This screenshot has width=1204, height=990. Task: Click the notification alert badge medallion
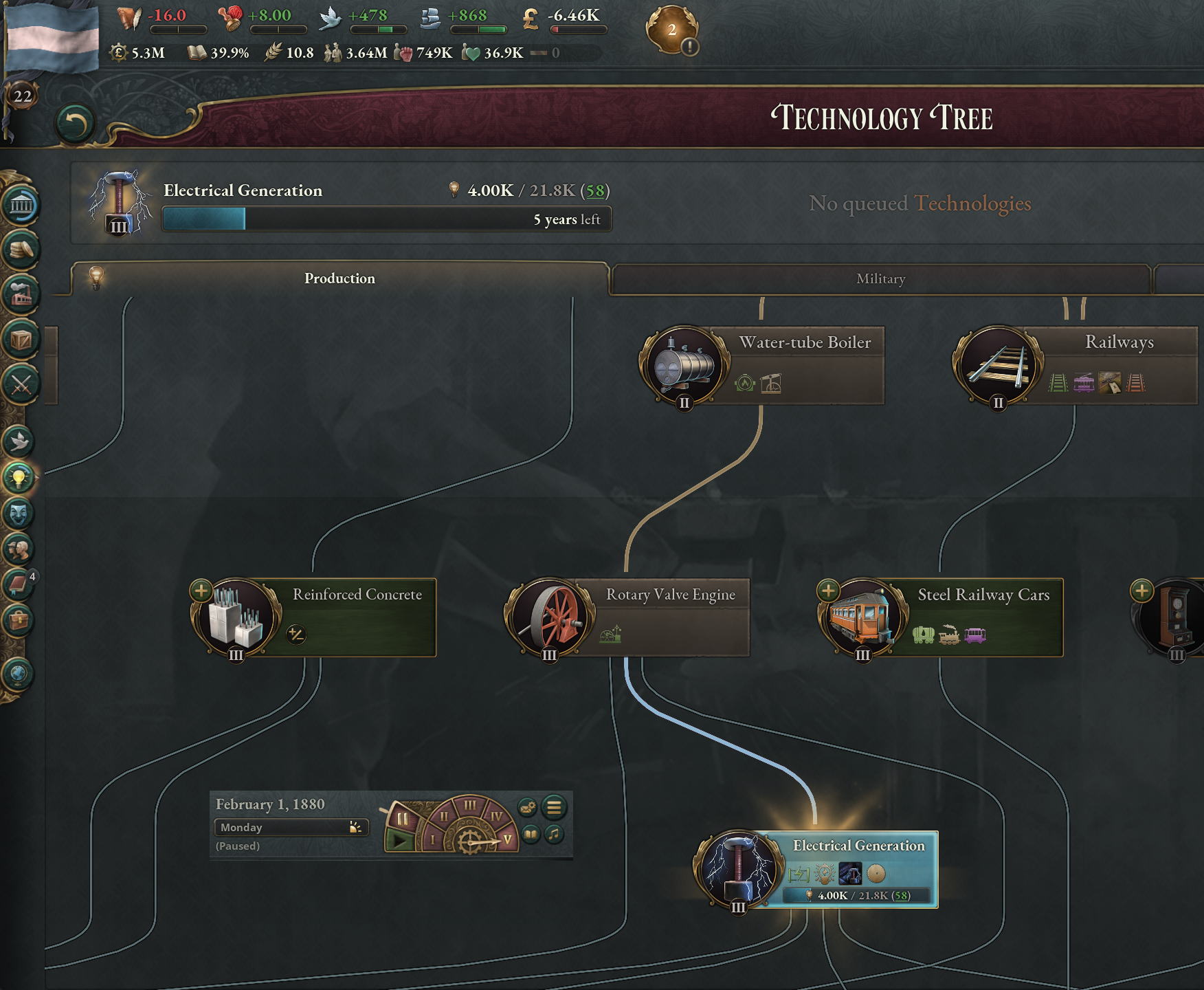point(673,31)
